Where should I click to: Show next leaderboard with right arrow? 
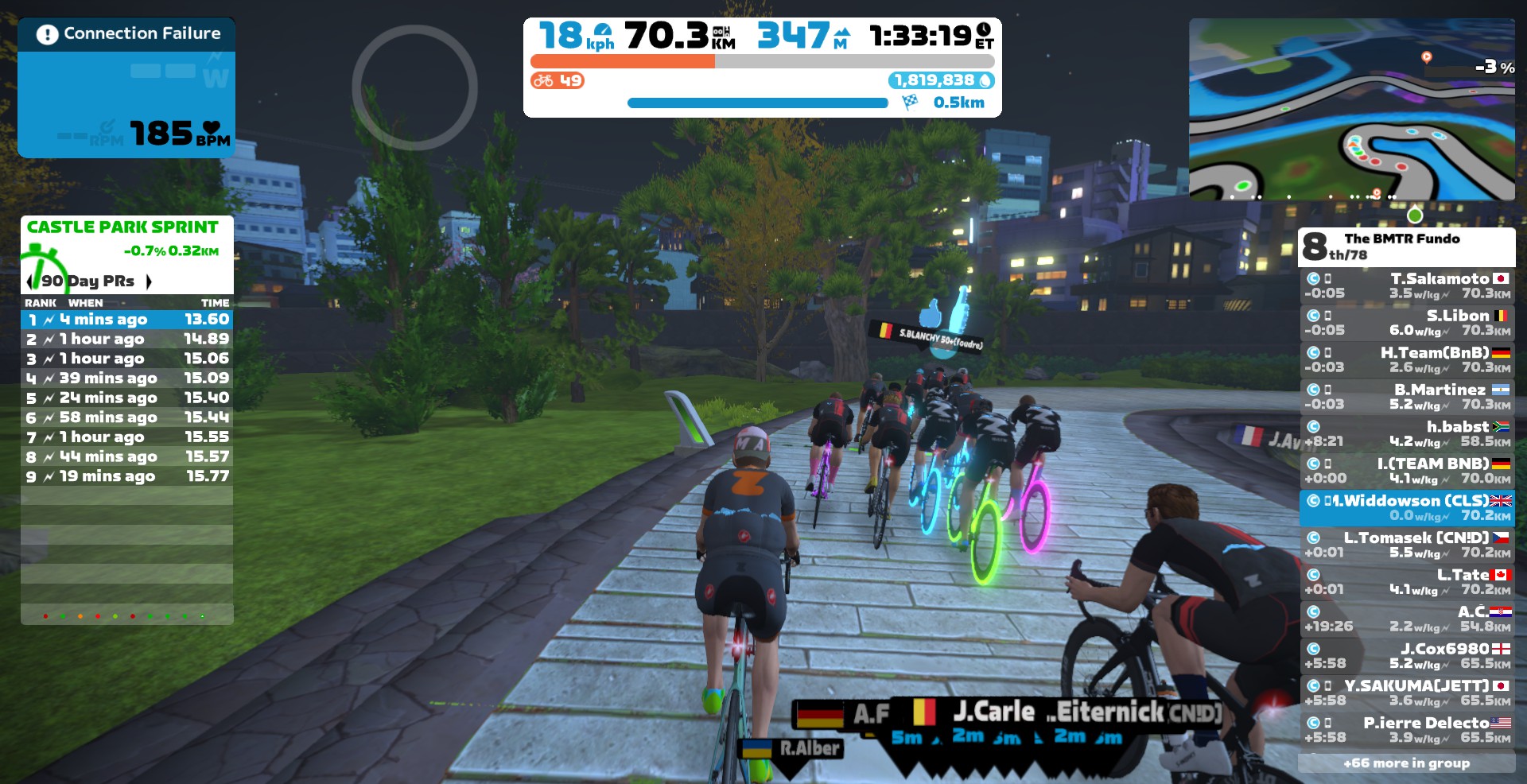[149, 281]
